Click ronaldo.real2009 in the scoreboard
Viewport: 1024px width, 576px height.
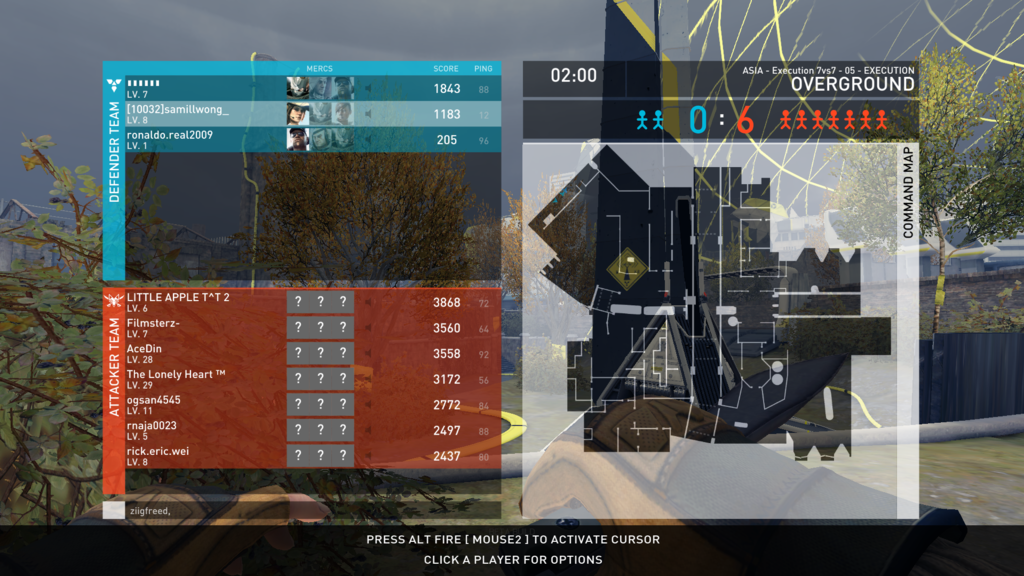[x=170, y=139]
